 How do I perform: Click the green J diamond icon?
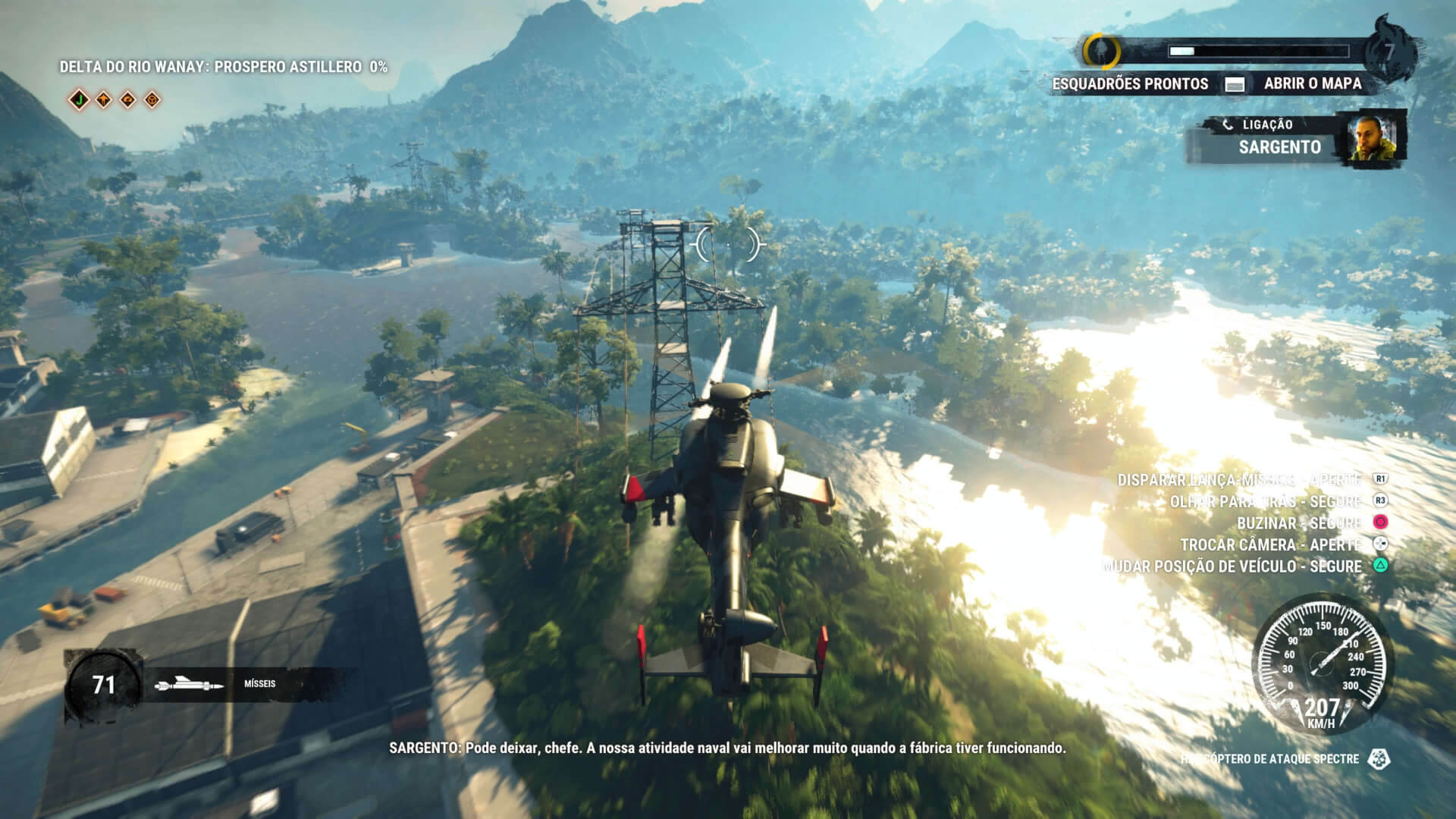point(78,99)
